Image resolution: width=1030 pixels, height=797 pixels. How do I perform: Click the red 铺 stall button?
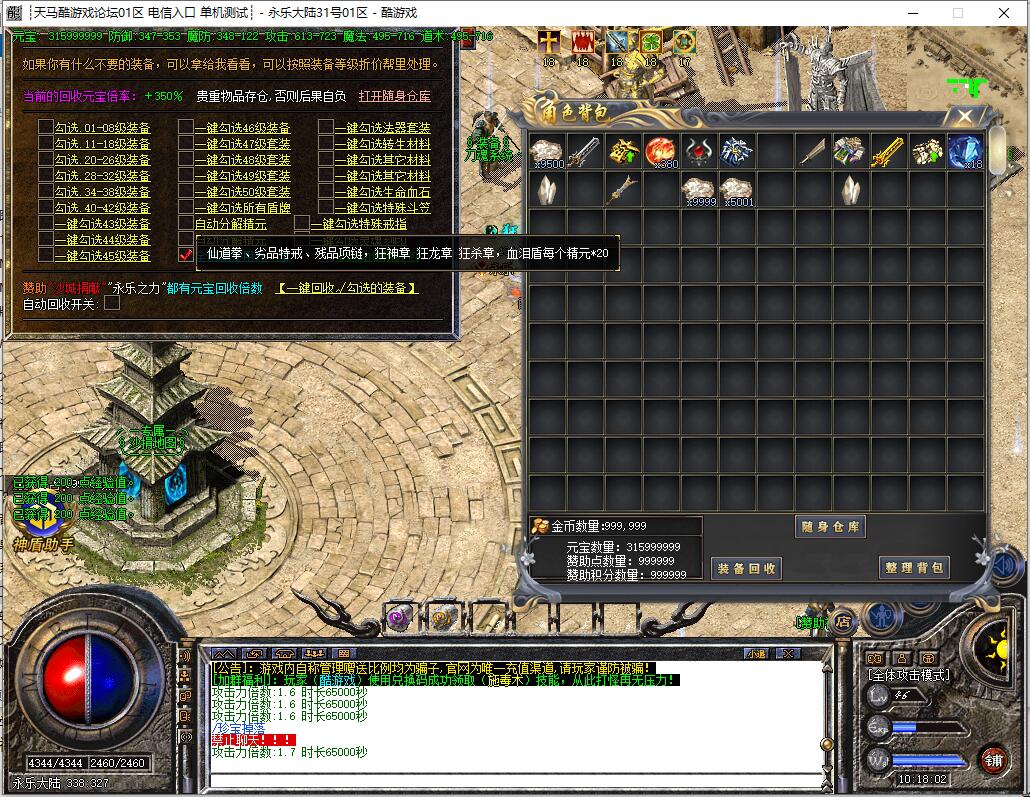point(993,758)
